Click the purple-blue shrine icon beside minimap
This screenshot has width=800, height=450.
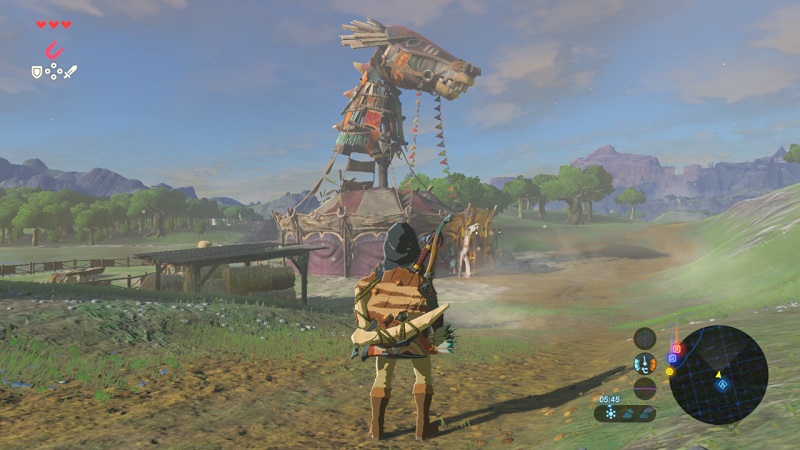pyautogui.click(x=672, y=358)
